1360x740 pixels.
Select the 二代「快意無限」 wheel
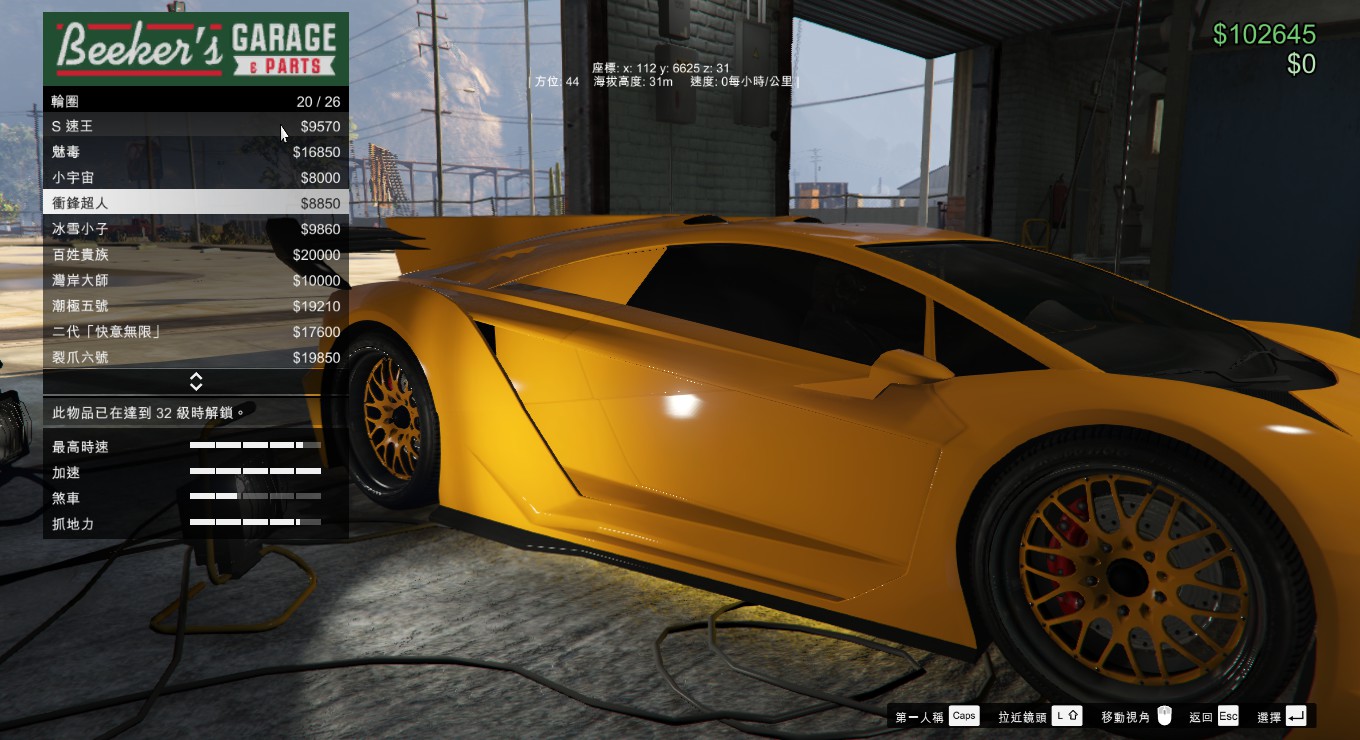[195, 332]
